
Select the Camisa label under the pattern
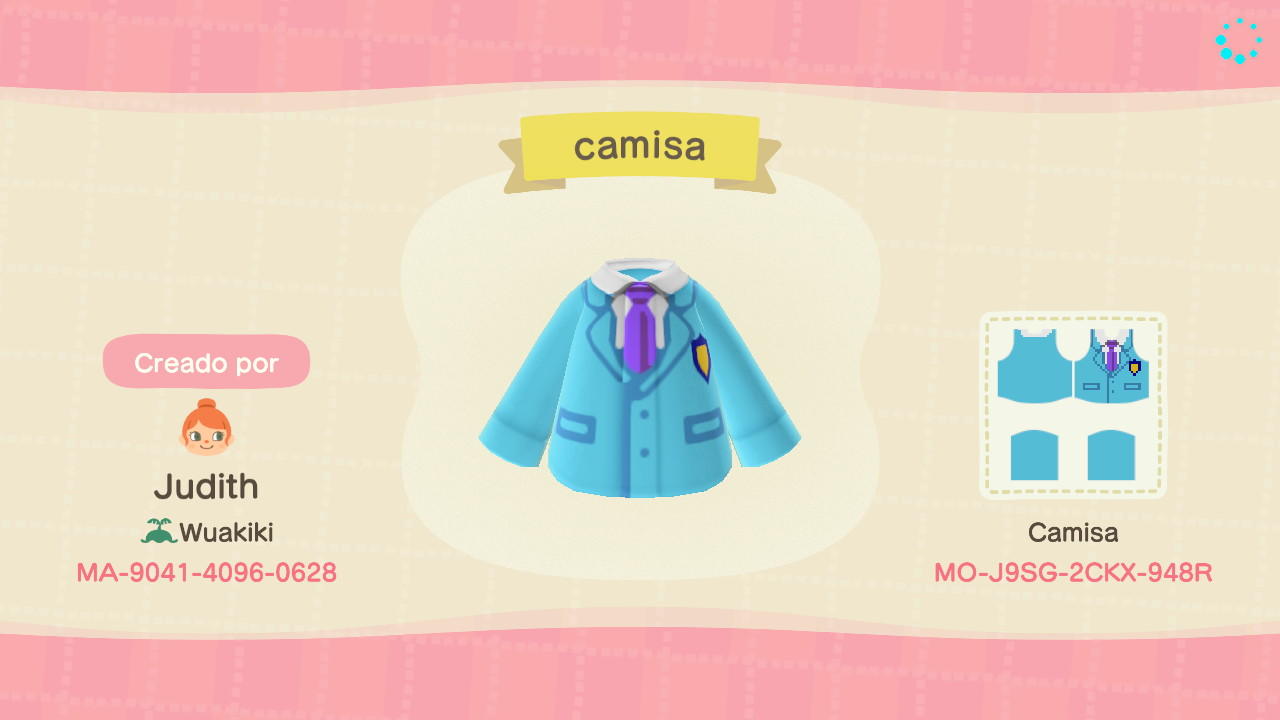tap(1073, 533)
